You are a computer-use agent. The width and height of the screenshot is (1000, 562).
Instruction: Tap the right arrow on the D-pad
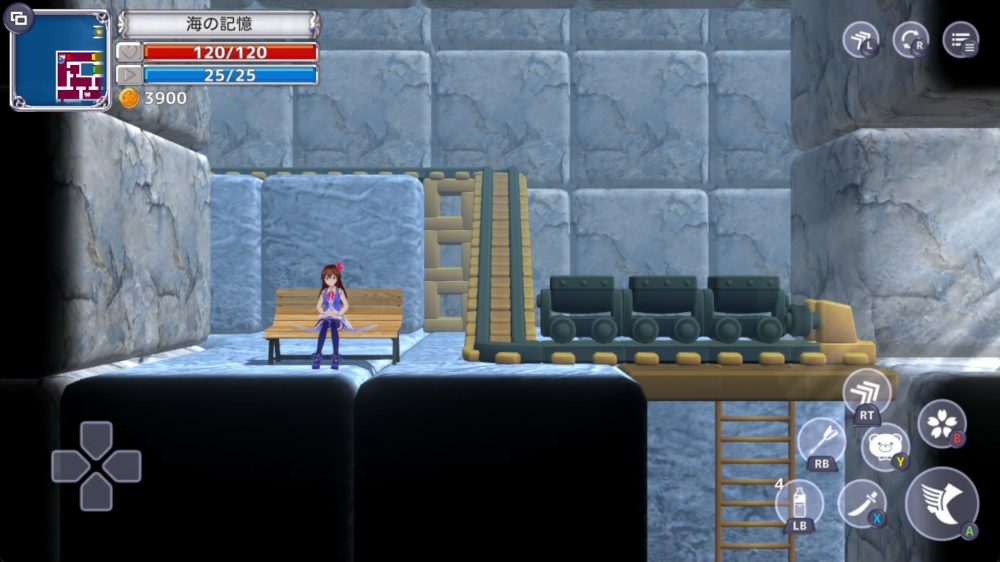tap(124, 466)
